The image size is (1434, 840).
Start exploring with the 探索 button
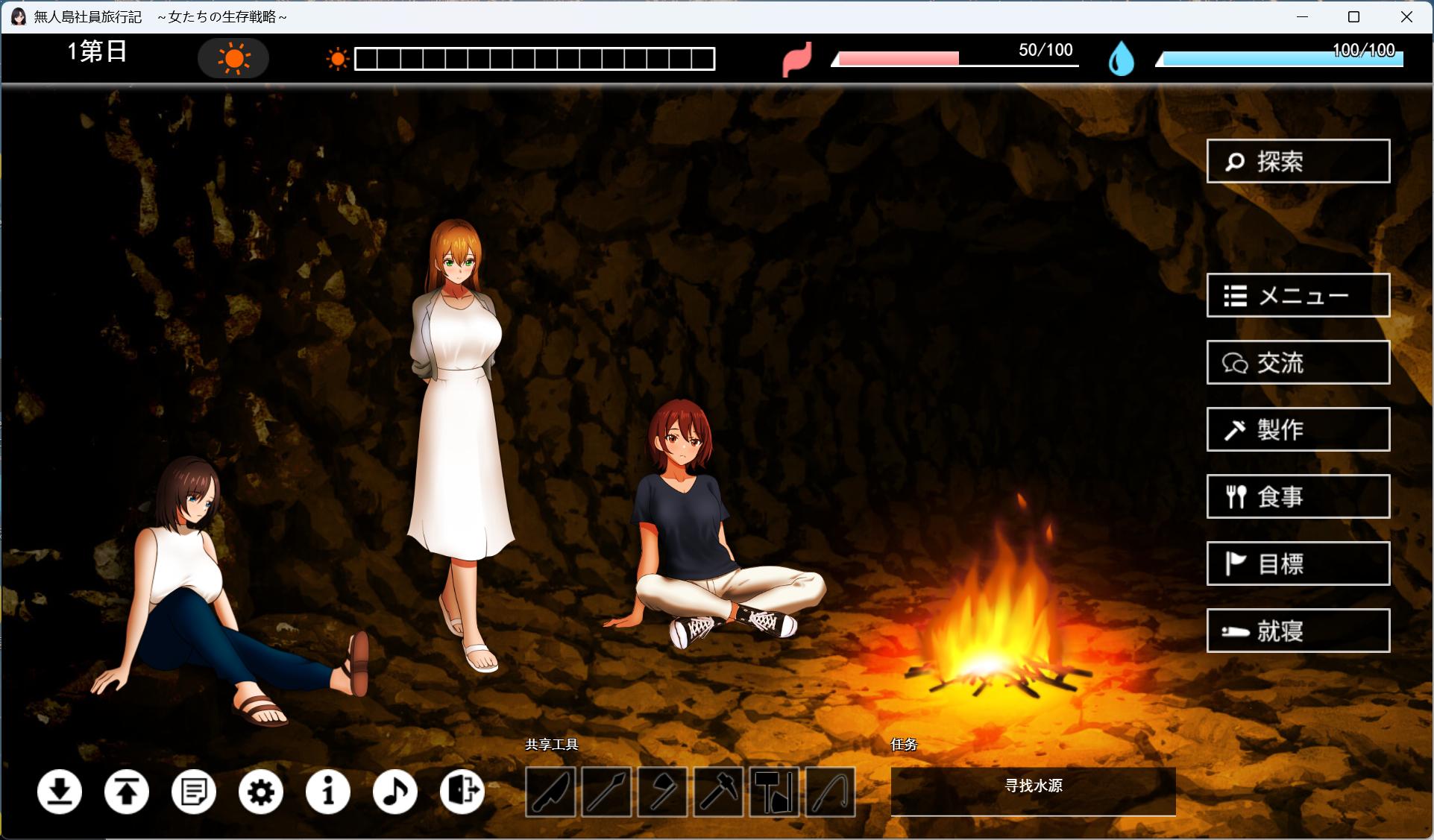(1298, 161)
